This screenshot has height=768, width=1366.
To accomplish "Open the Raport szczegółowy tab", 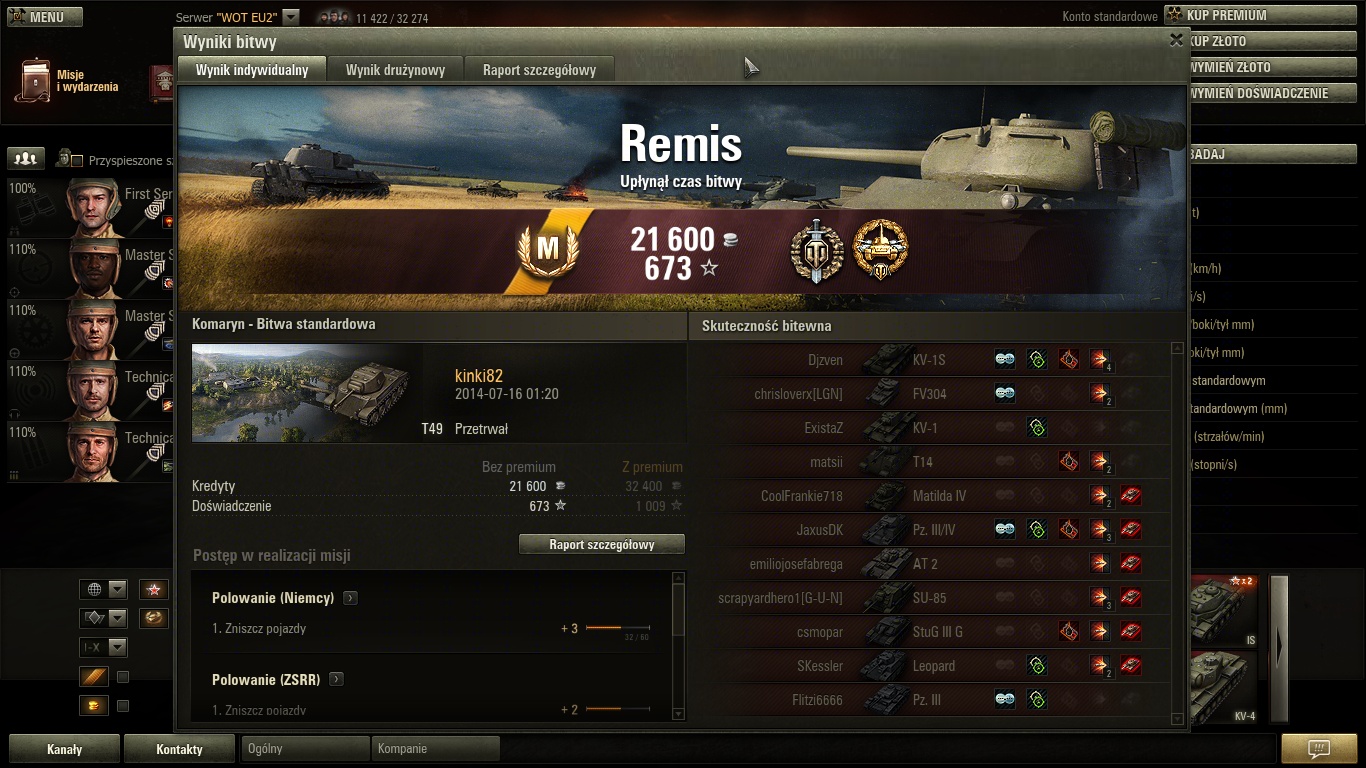I will coord(539,70).
